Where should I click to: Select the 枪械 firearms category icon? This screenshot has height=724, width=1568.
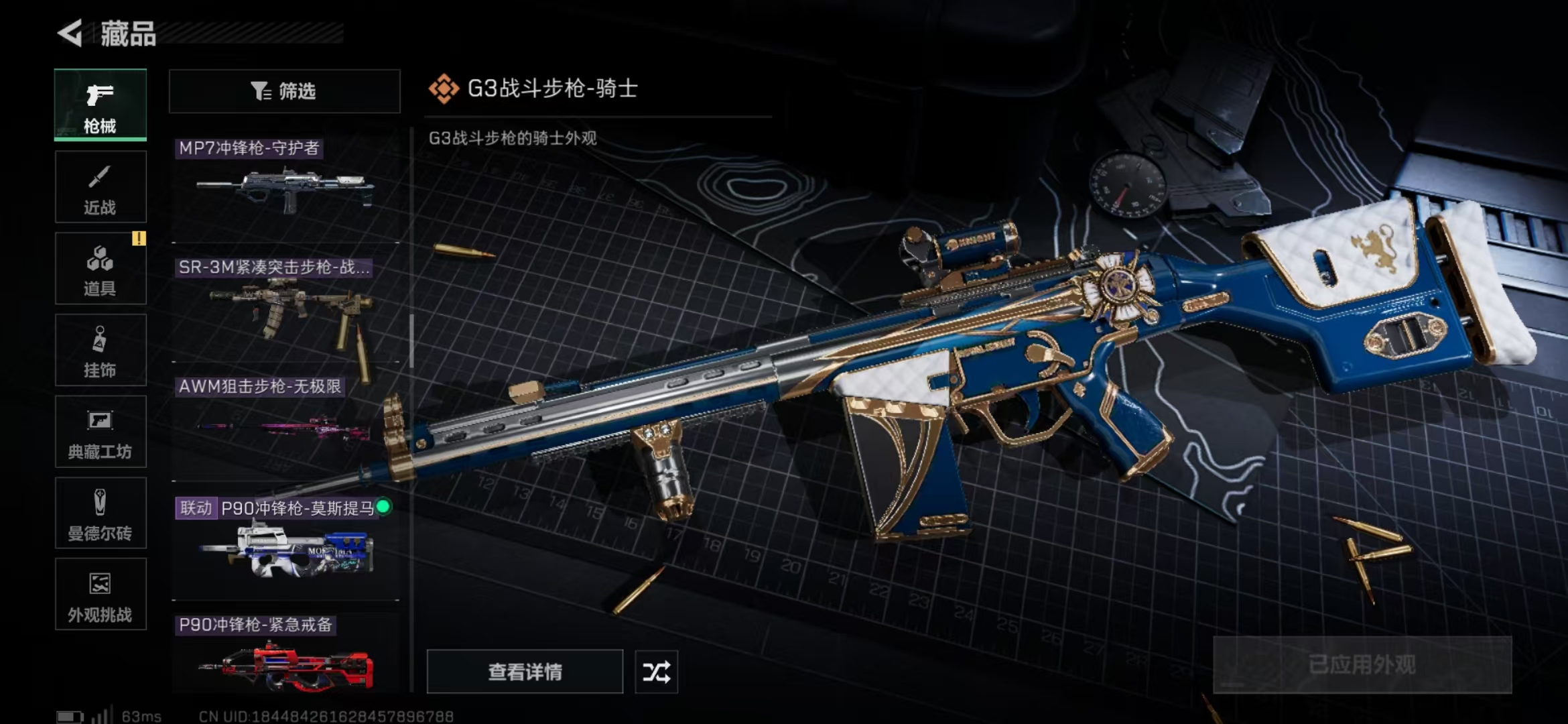click(99, 96)
